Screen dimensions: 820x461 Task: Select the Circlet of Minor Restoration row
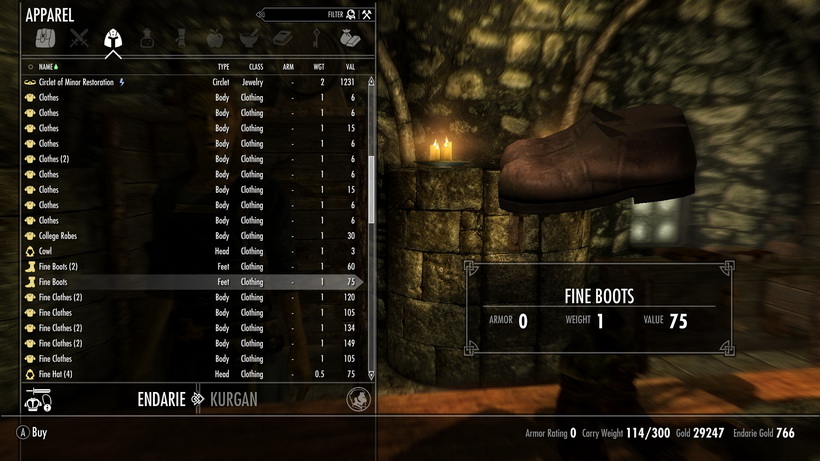[x=75, y=82]
